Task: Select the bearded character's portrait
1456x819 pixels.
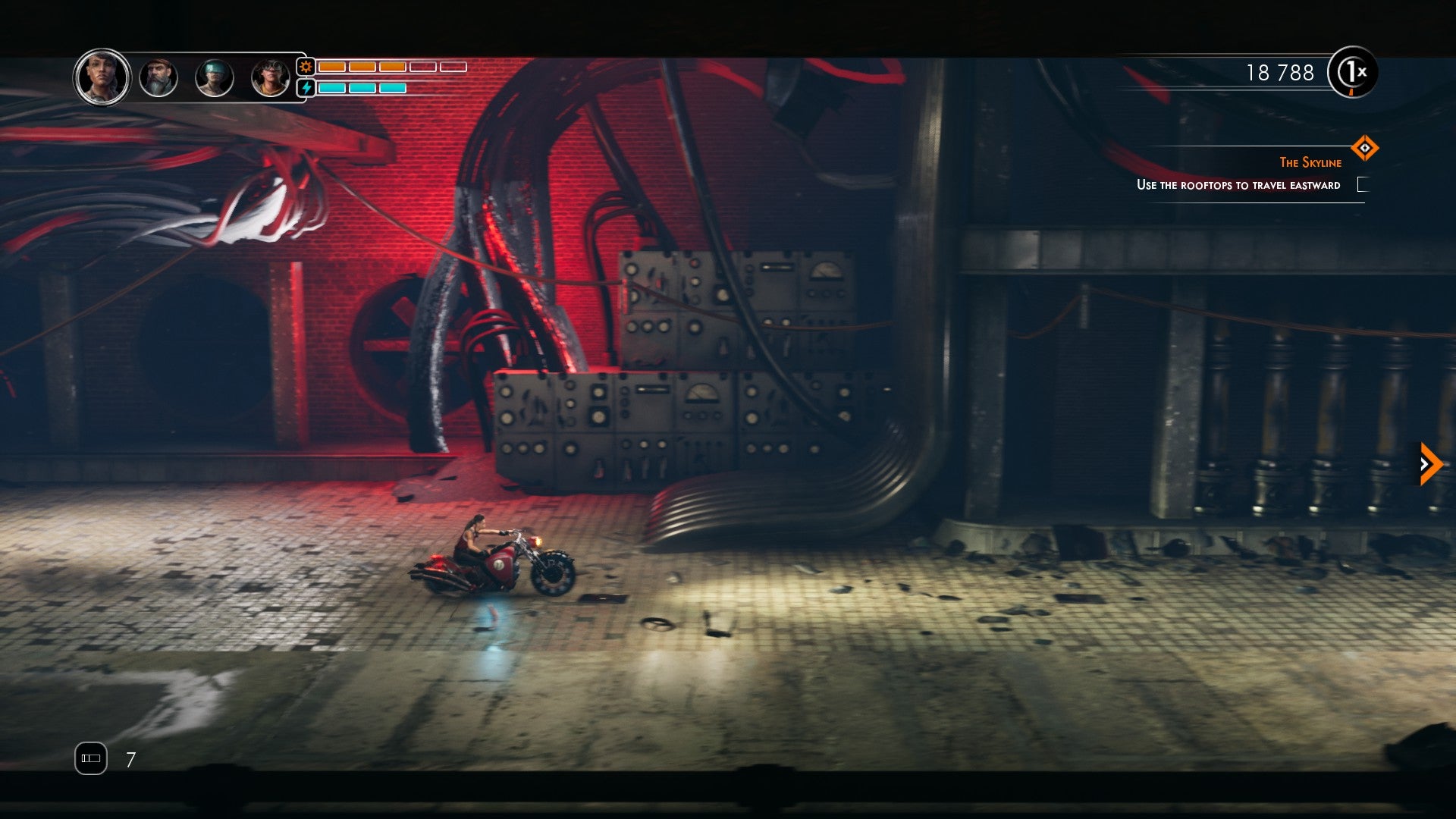Action: [159, 76]
